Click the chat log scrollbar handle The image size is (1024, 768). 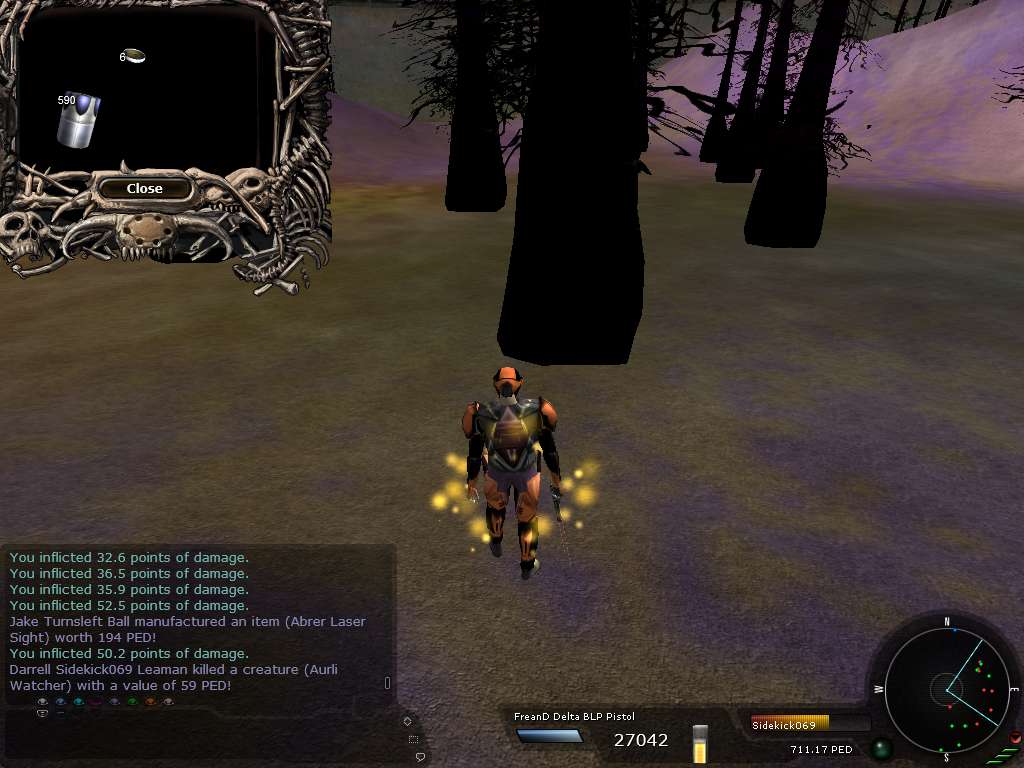388,683
